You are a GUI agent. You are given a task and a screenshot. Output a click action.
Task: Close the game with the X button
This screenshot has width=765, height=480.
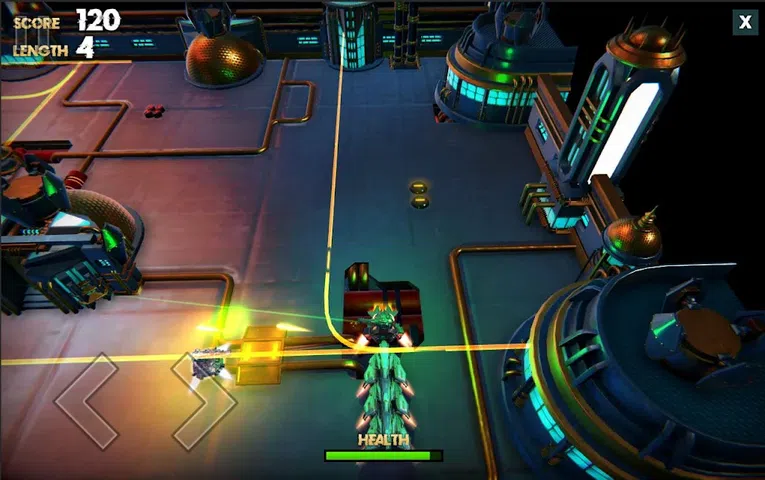(x=745, y=22)
